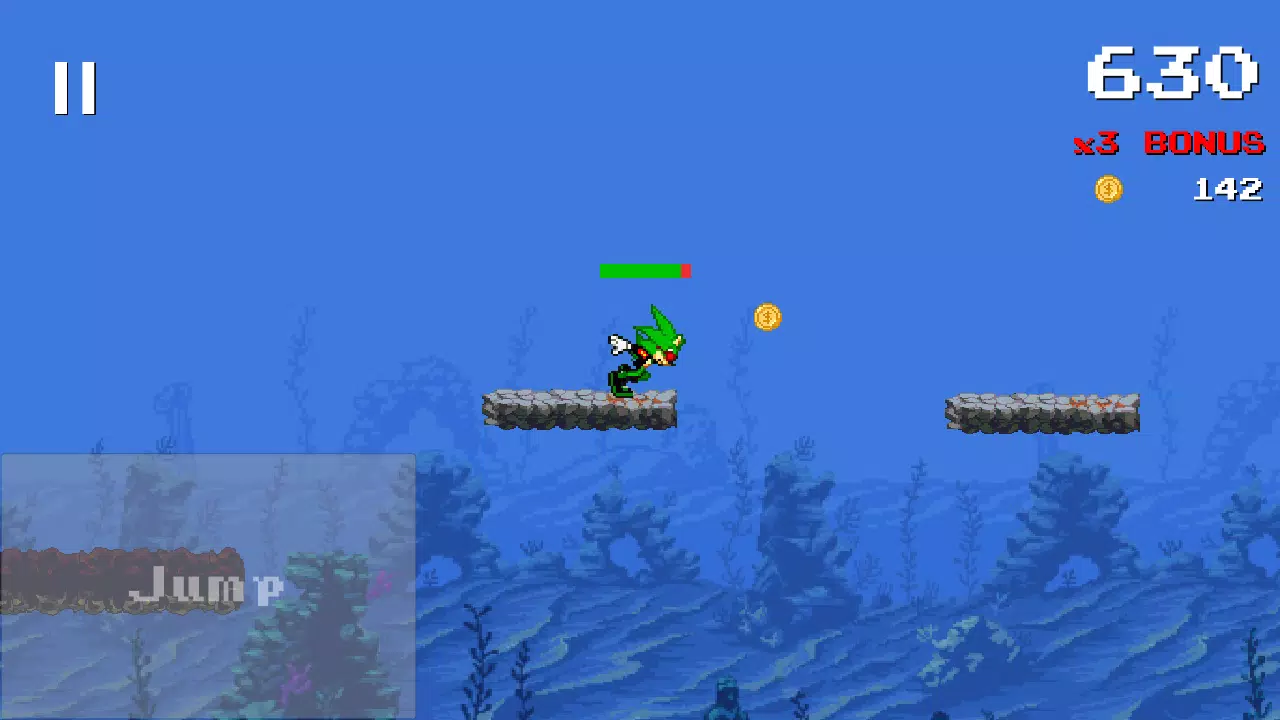Tap the x3 BONUS indicator
This screenshot has height=720, width=1280.
pyautogui.click(x=1170, y=144)
